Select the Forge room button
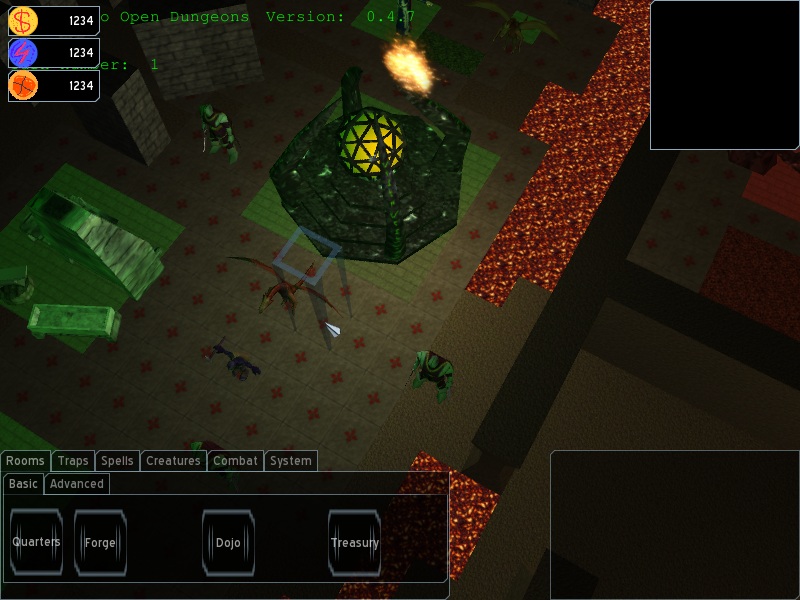800x600 pixels. (x=100, y=543)
